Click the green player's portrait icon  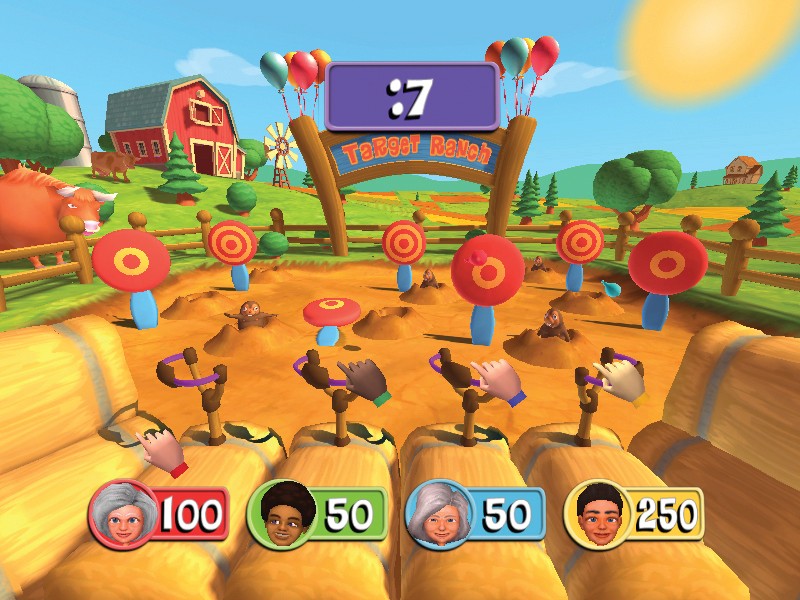click(279, 516)
